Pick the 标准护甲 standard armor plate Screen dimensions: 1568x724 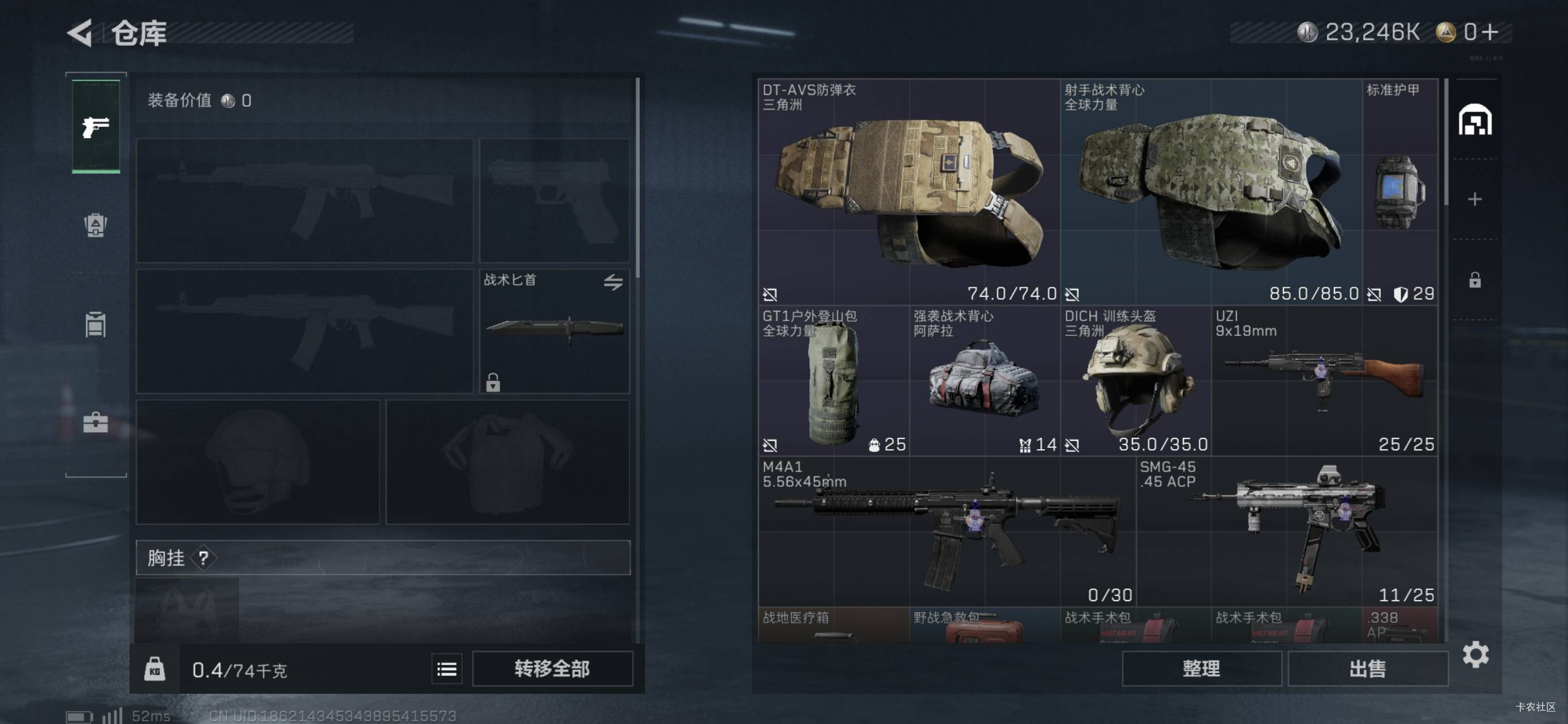(1399, 192)
